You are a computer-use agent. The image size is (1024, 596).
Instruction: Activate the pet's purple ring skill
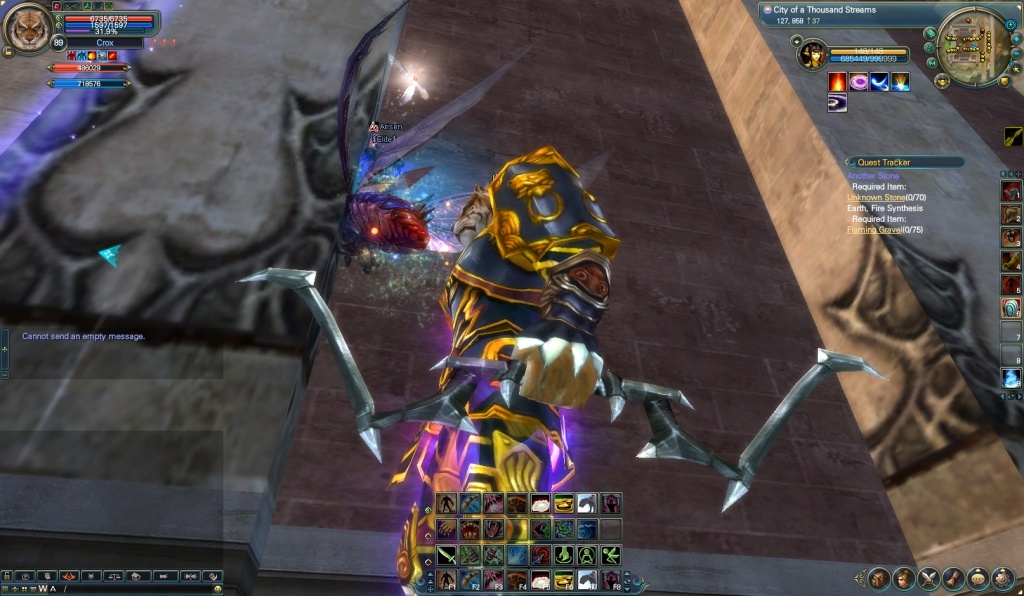859,82
